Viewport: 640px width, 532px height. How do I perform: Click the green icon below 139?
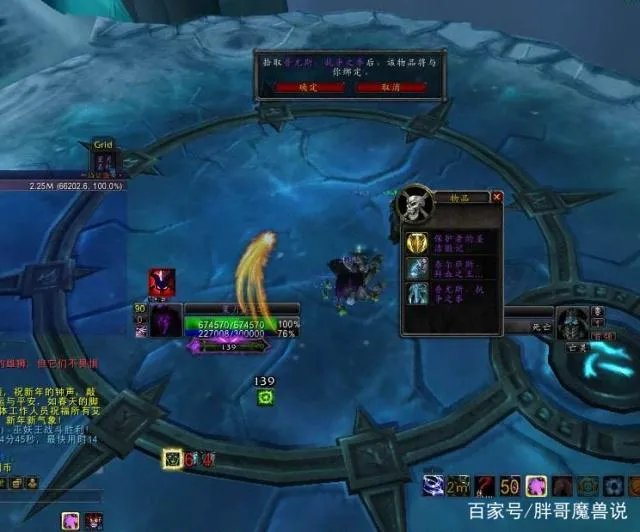pos(265,398)
